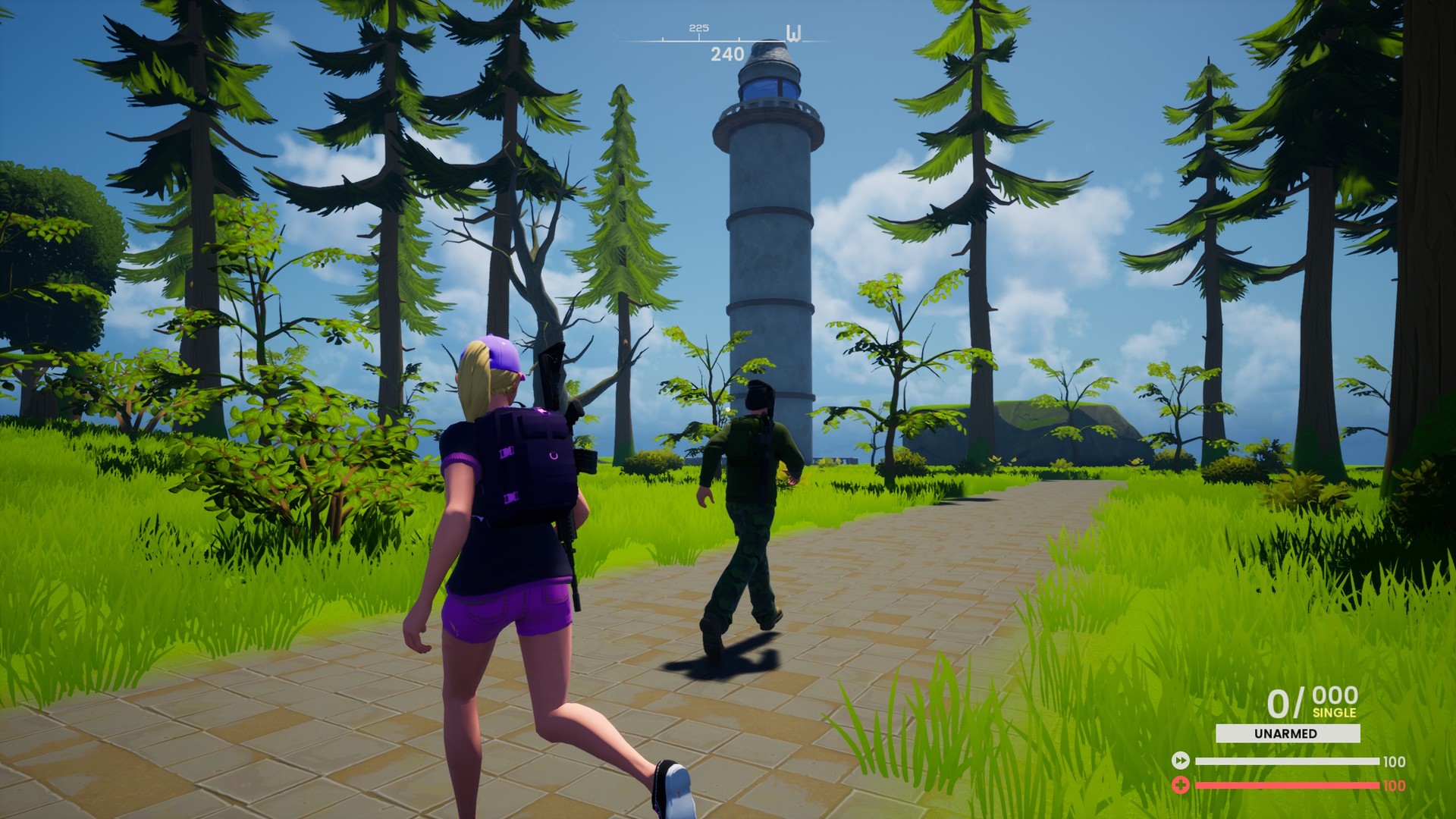Click the white stamina bar

click(1288, 761)
